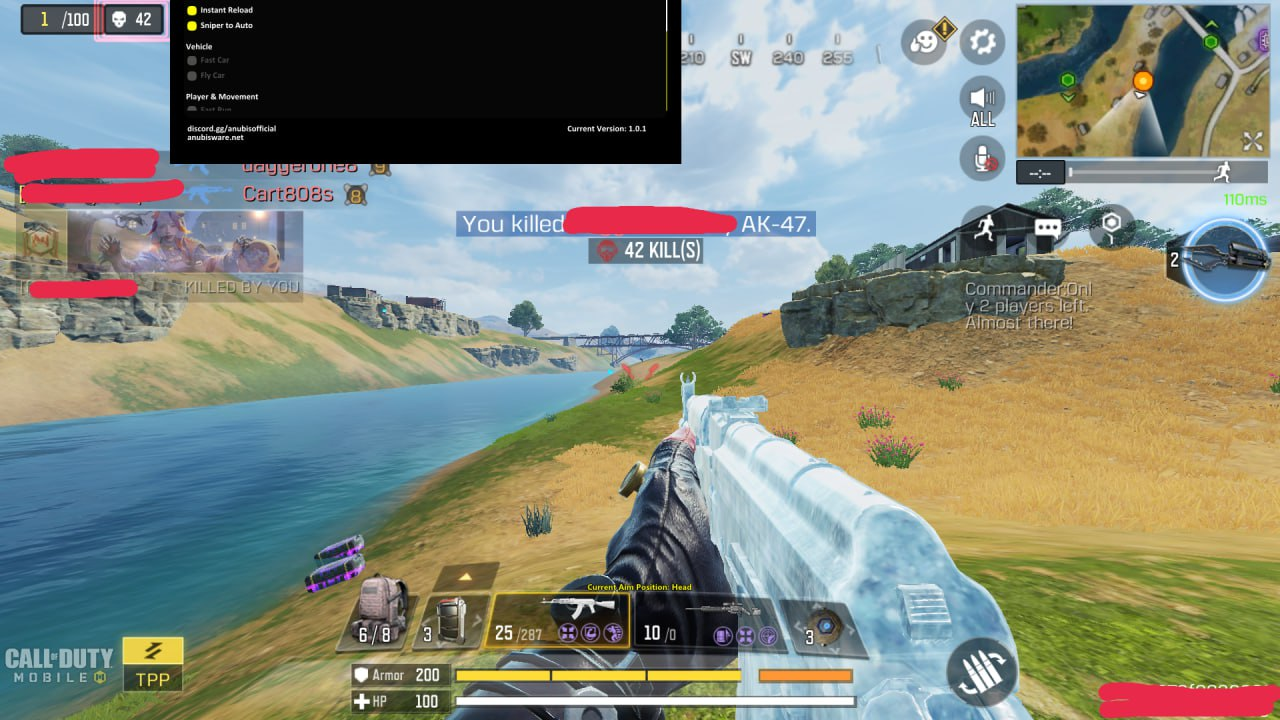Toggle the muted microphone button

click(x=983, y=159)
